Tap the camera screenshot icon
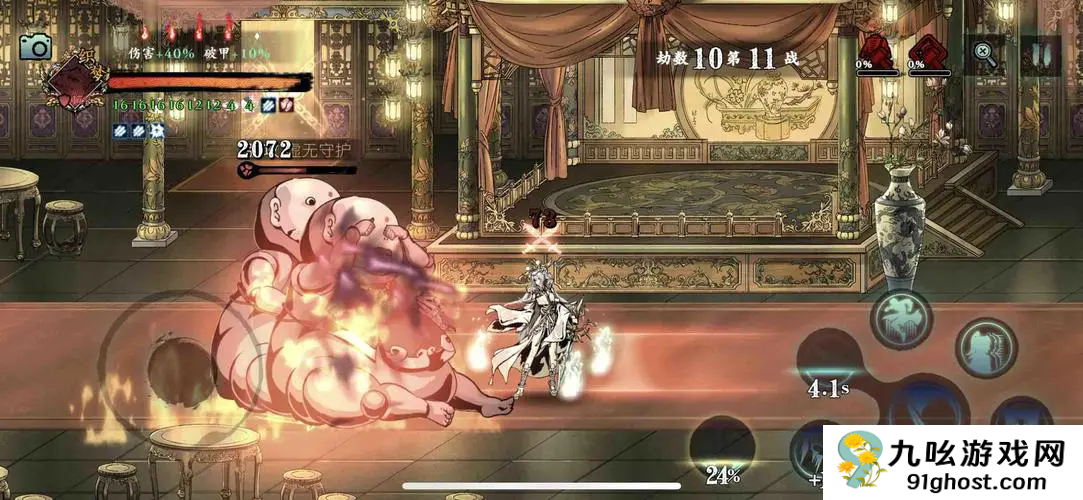The height and width of the screenshot is (500, 1083). click(36, 46)
